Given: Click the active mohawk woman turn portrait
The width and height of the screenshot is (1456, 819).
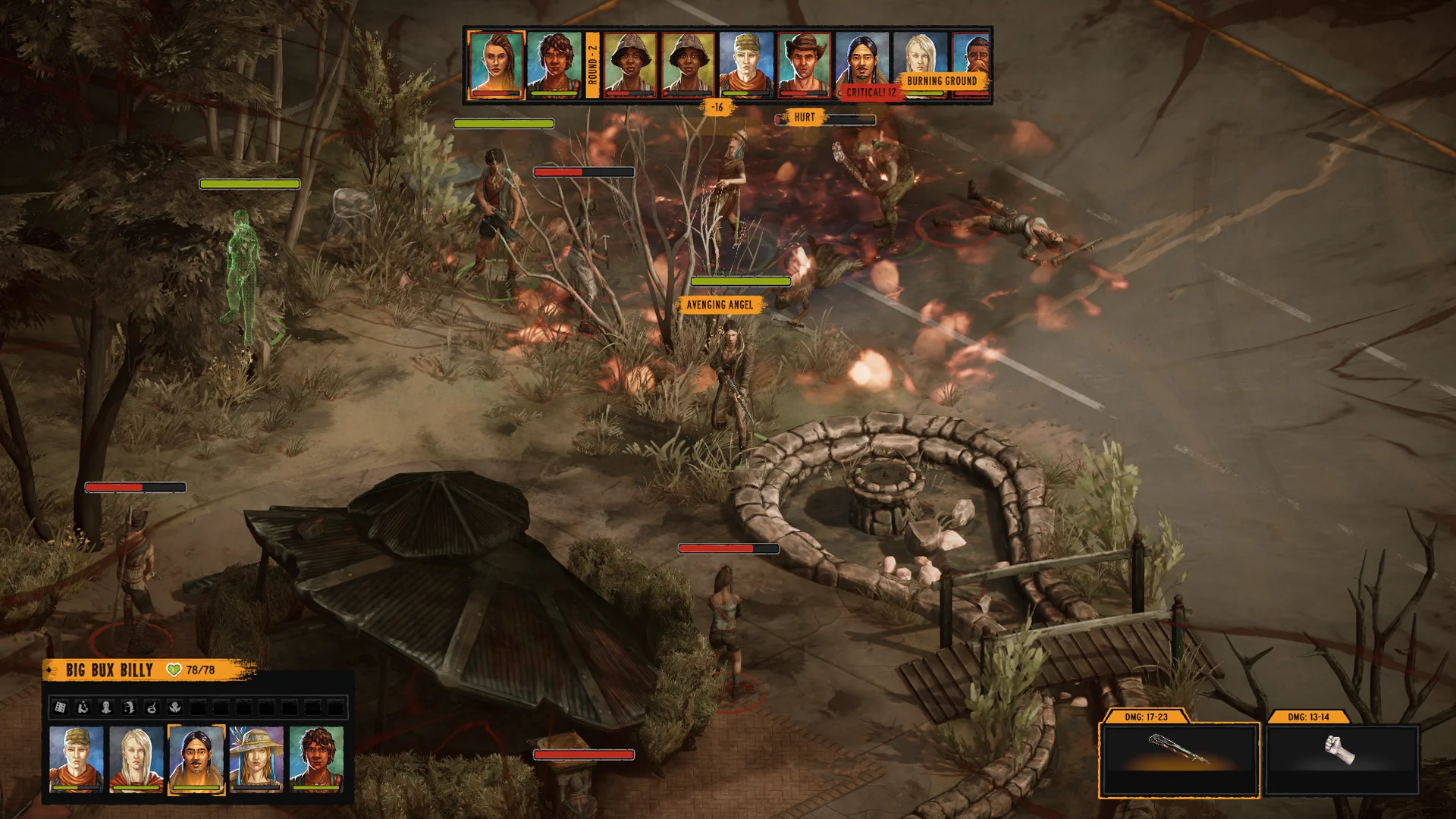Looking at the screenshot, I should coord(496,64).
